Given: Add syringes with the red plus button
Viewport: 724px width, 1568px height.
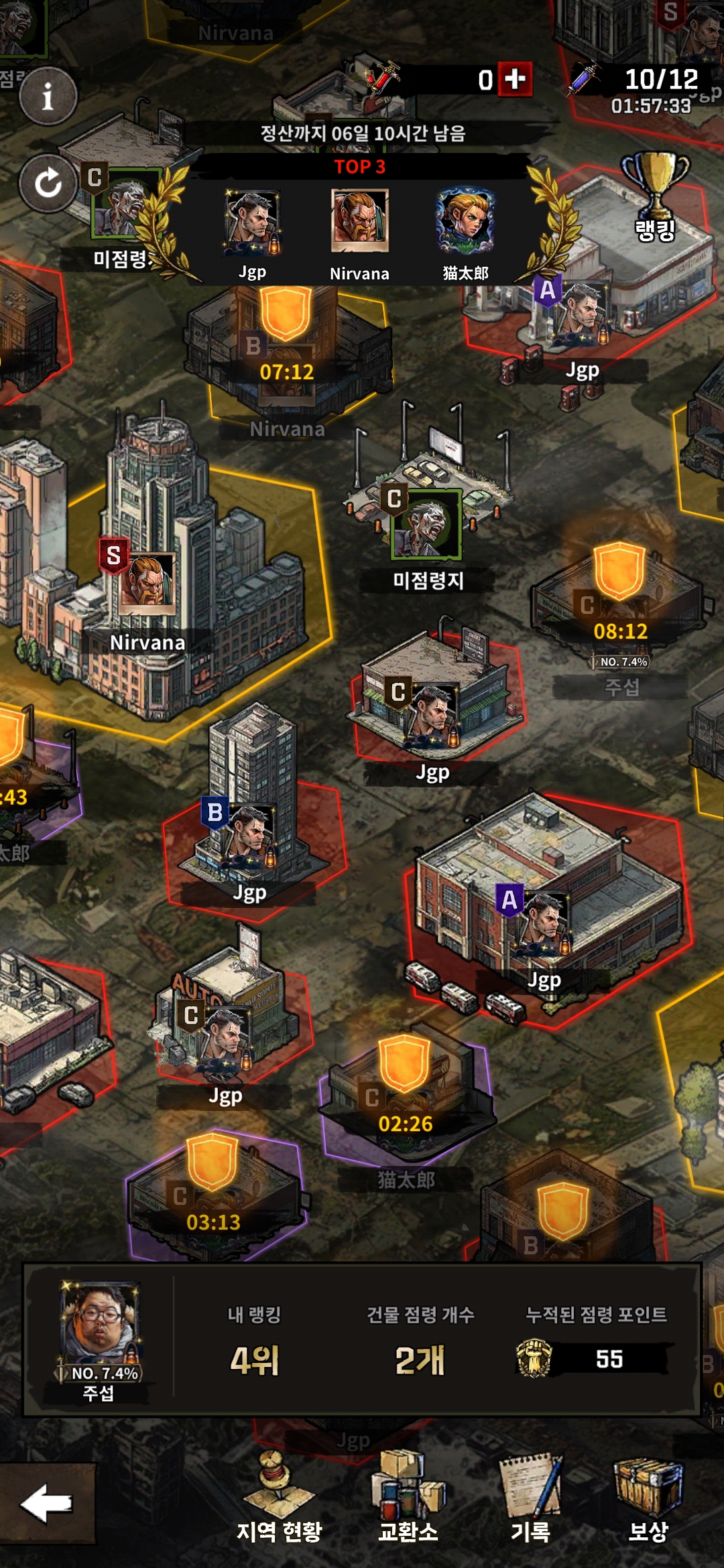Looking at the screenshot, I should (x=515, y=80).
